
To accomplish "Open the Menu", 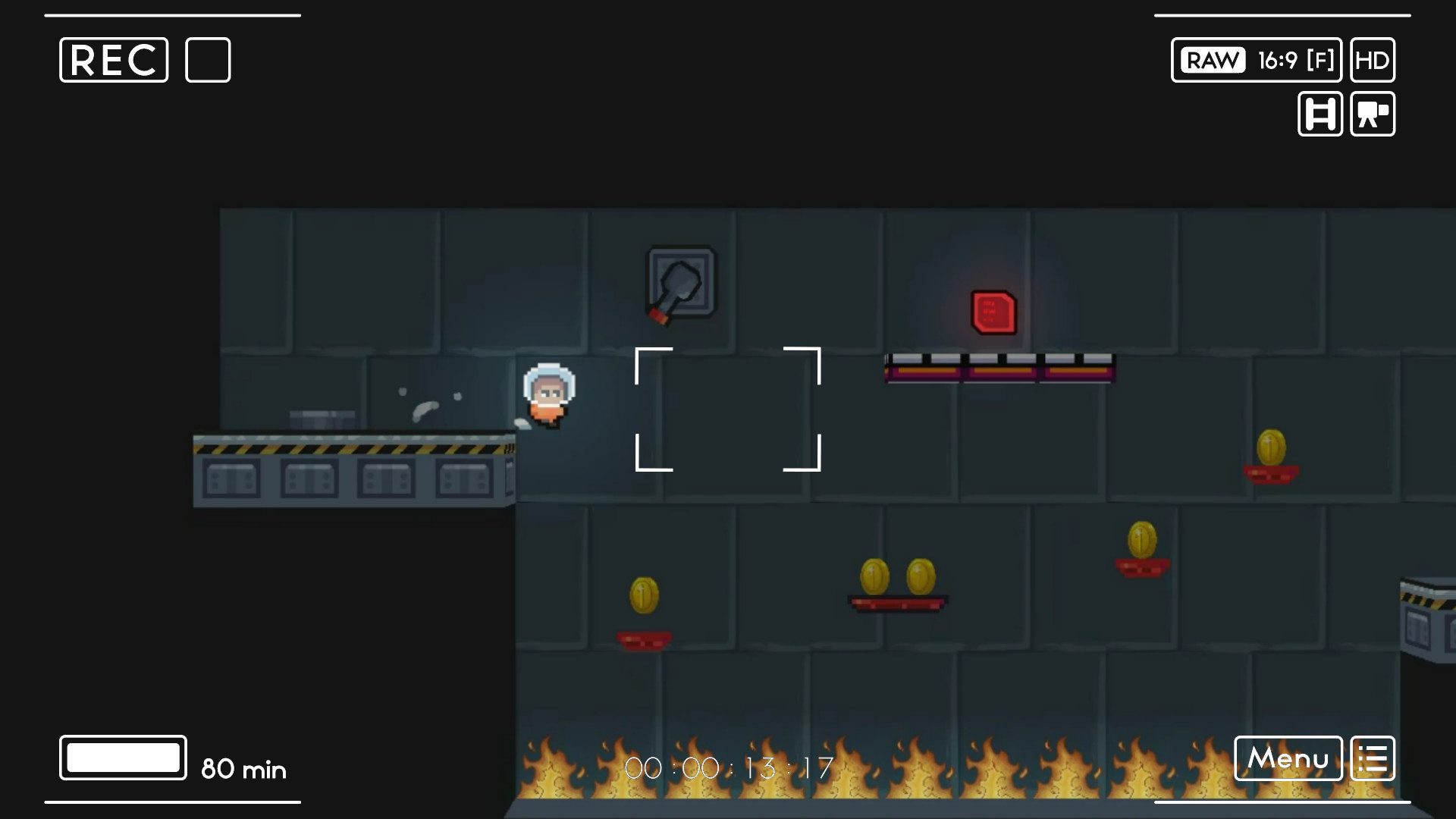I will tap(1288, 758).
